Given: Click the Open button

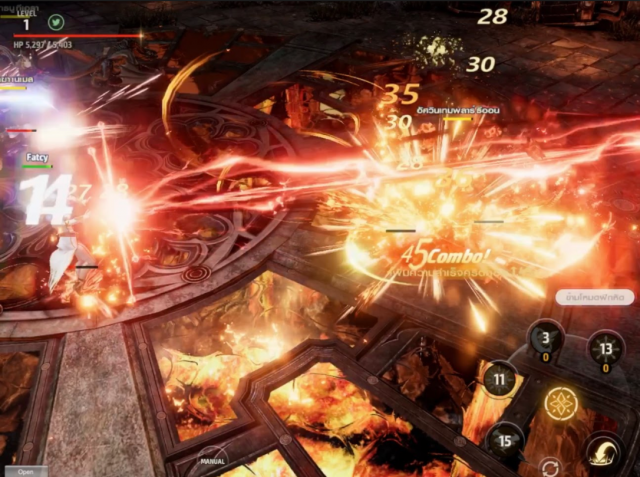Looking at the screenshot, I should click(x=25, y=471).
